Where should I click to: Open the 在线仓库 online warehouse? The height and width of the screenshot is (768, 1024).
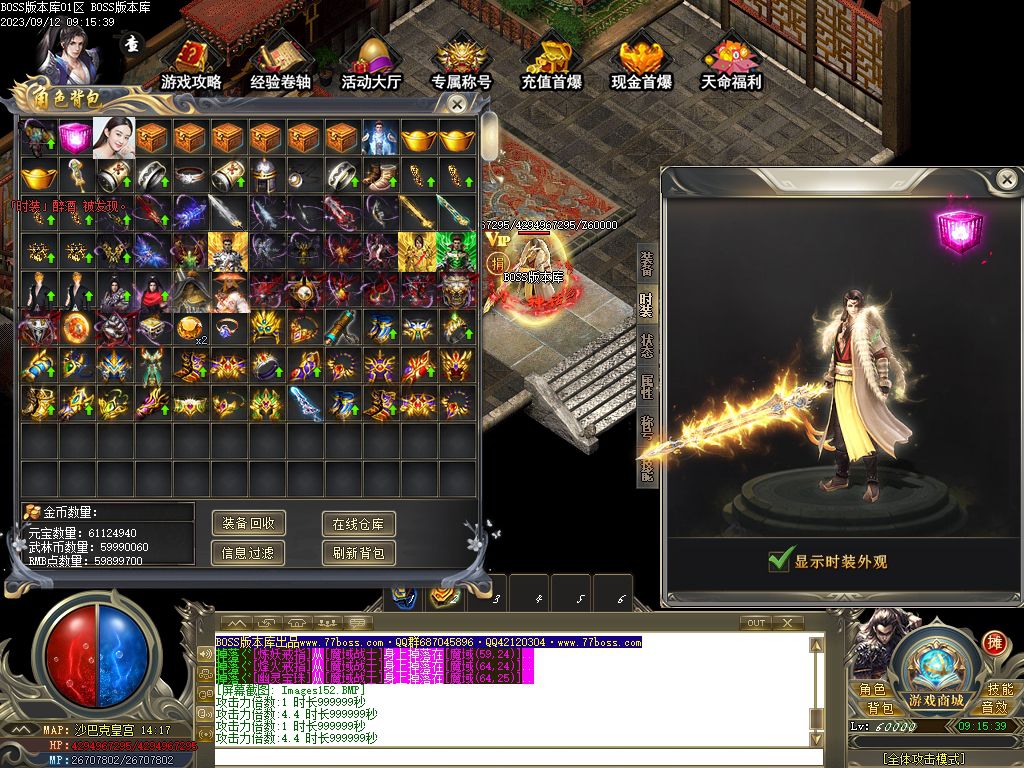pyautogui.click(x=359, y=523)
